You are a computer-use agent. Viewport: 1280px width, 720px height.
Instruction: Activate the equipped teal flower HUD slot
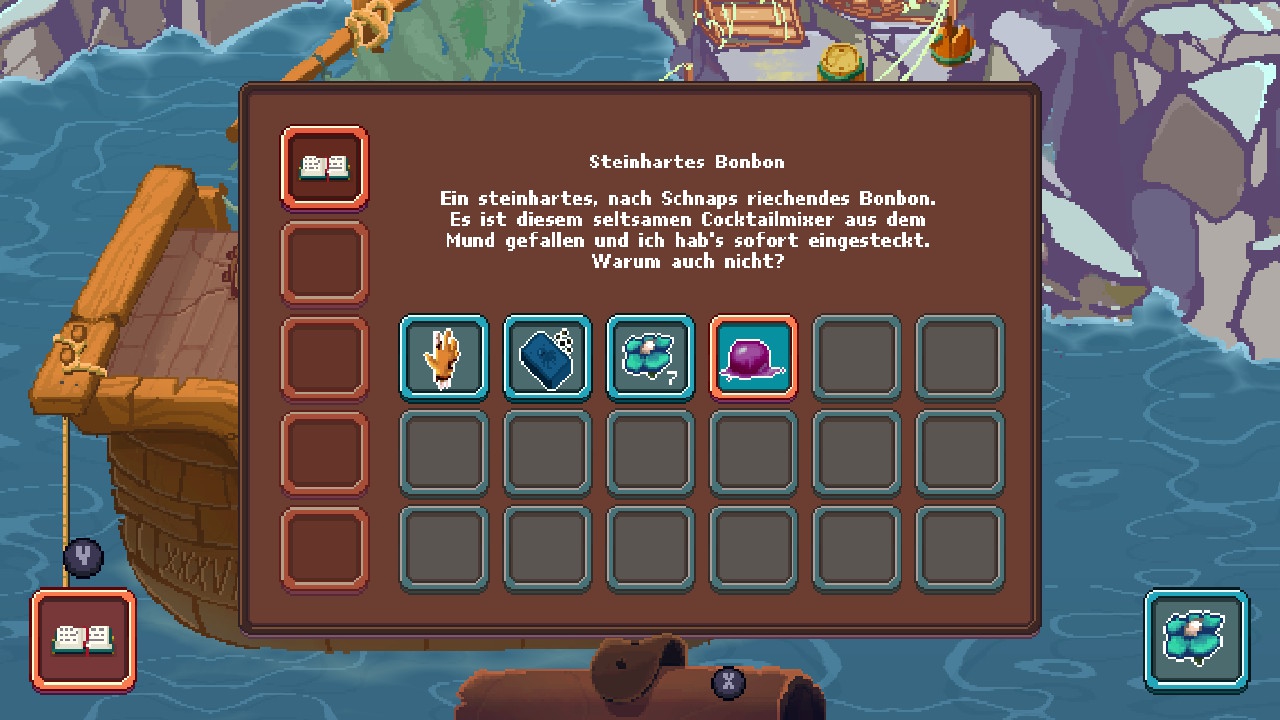tap(1196, 640)
